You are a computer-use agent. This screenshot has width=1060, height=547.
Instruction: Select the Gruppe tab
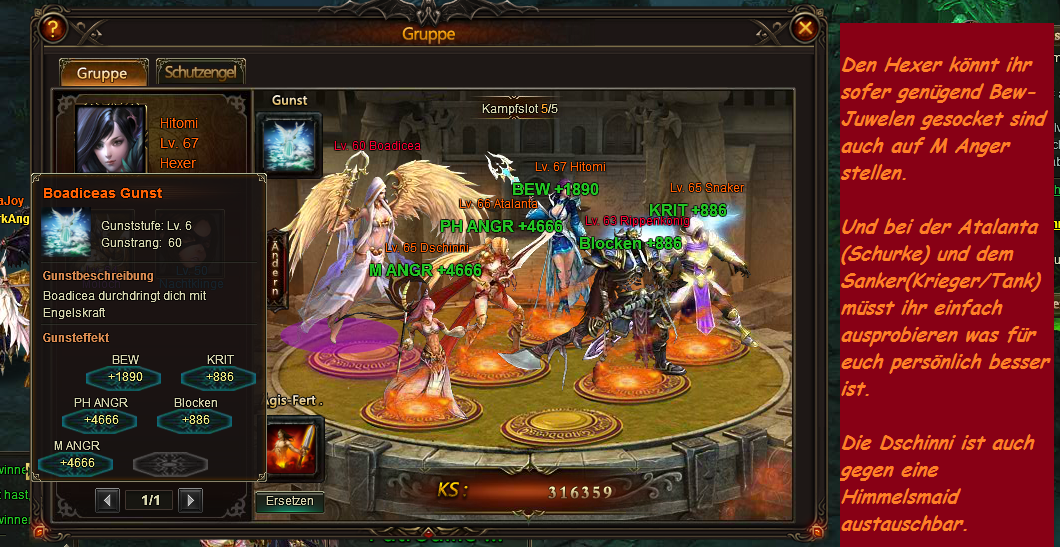tap(102, 73)
